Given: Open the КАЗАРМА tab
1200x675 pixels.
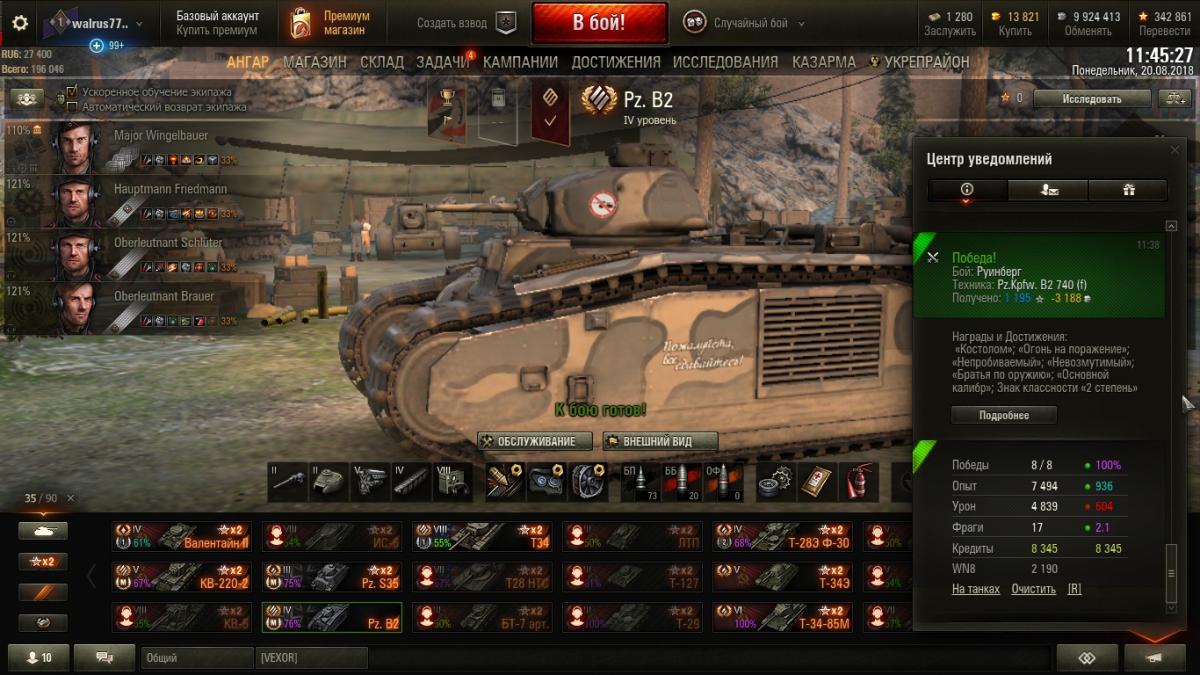Looking at the screenshot, I should tap(824, 62).
